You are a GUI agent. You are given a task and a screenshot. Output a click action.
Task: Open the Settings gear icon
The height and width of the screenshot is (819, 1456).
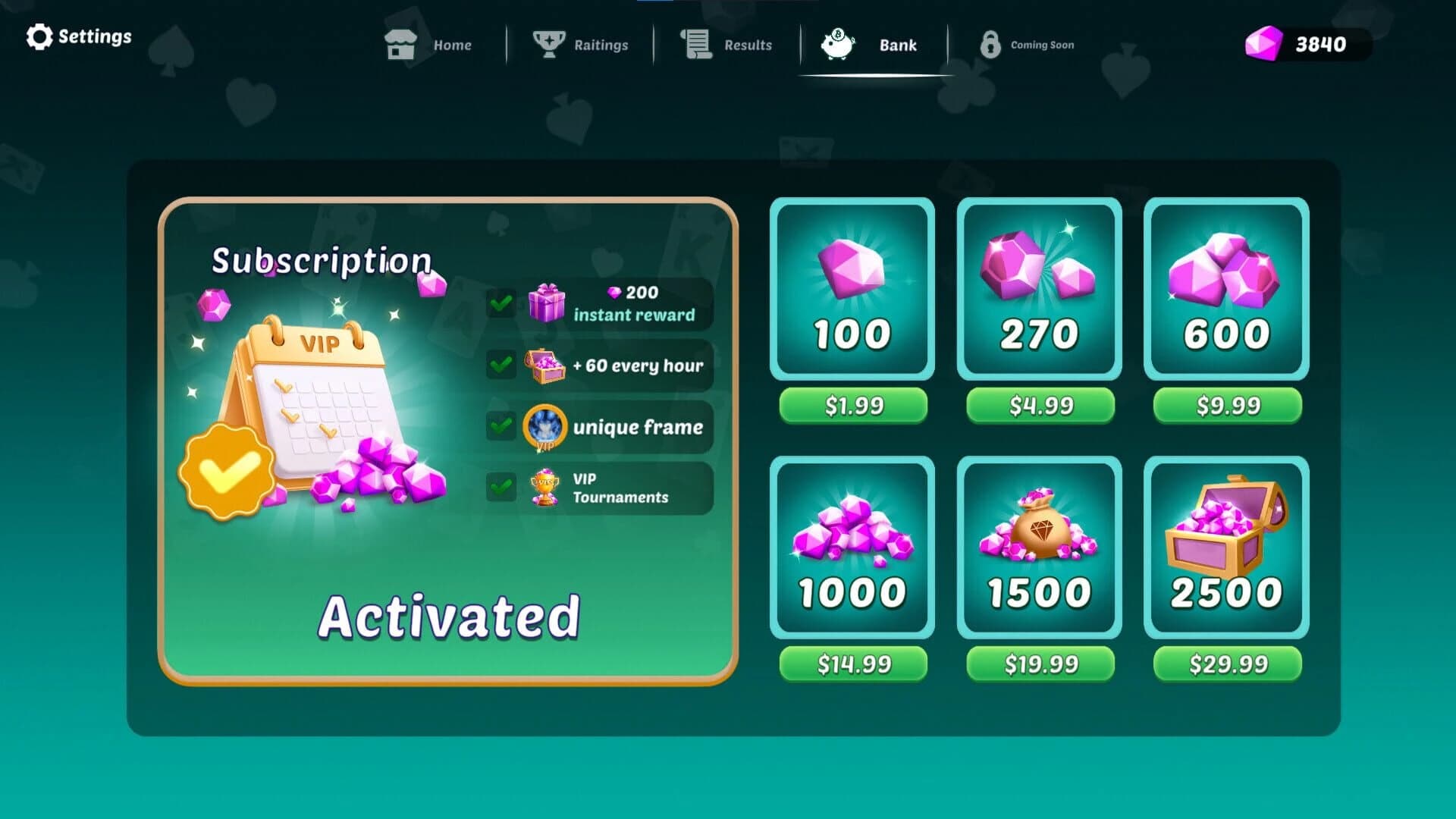tap(39, 36)
